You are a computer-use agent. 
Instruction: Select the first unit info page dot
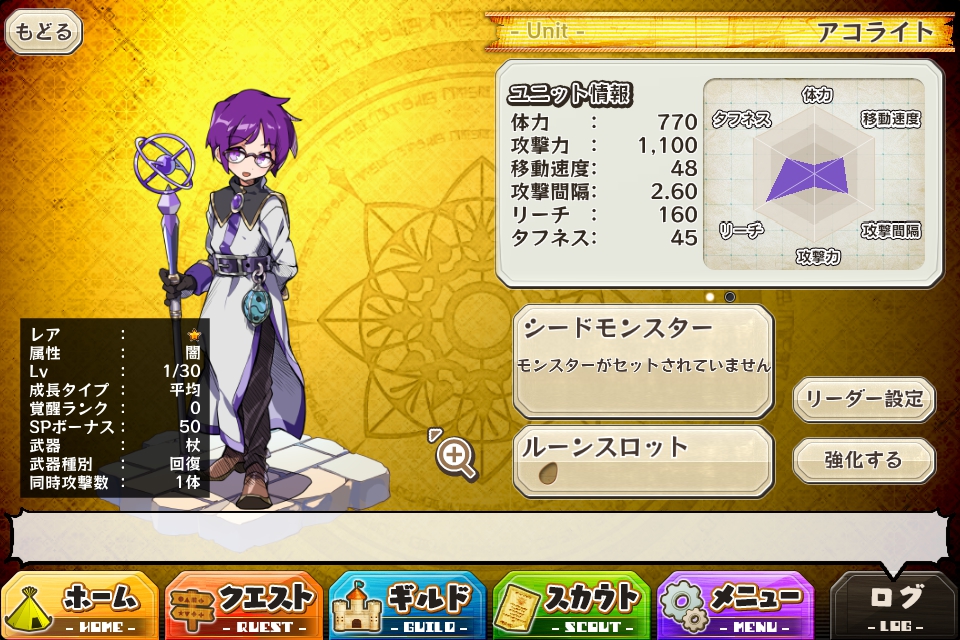click(x=710, y=297)
